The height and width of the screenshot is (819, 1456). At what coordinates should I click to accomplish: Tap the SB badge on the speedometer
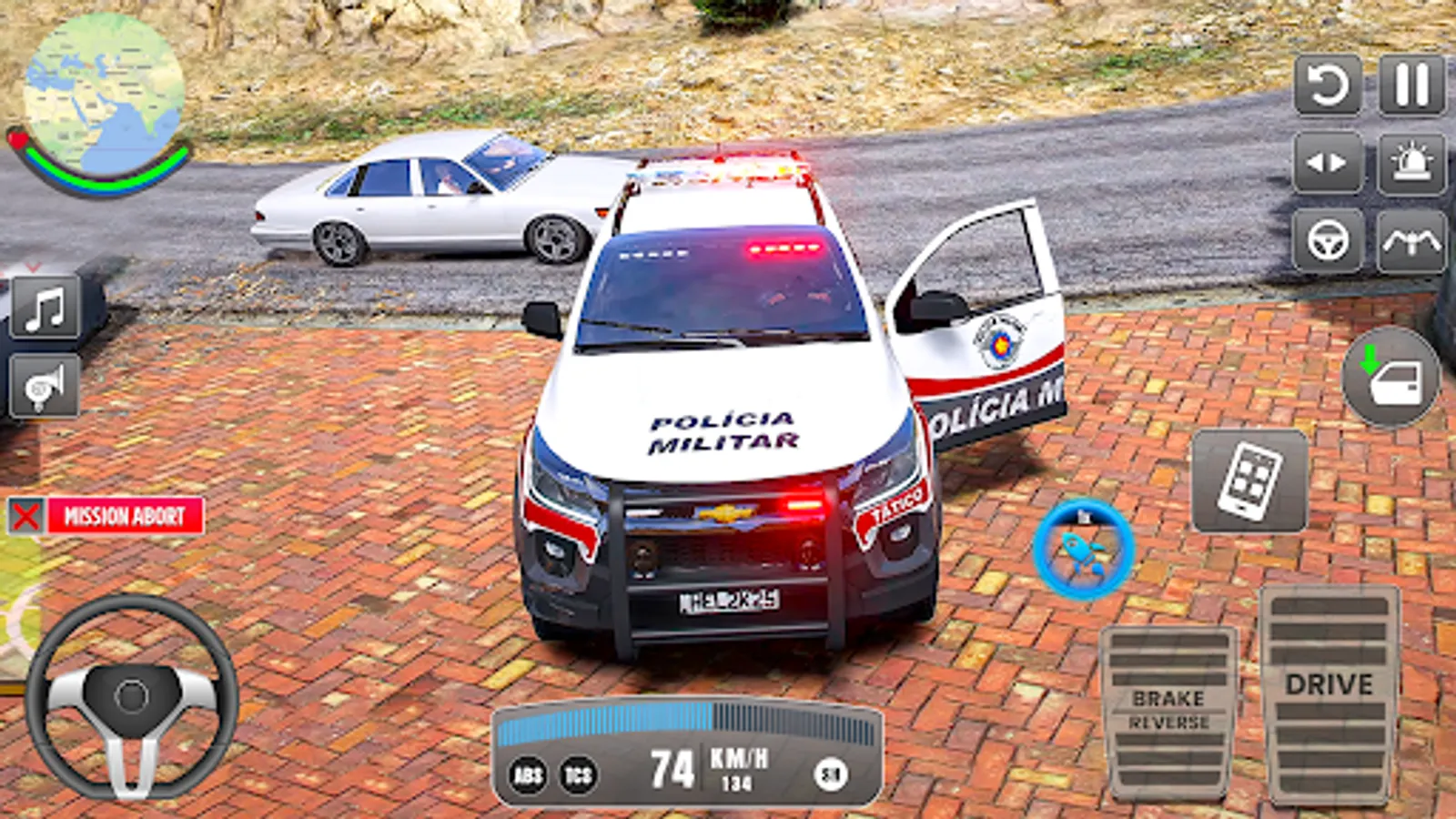click(831, 776)
